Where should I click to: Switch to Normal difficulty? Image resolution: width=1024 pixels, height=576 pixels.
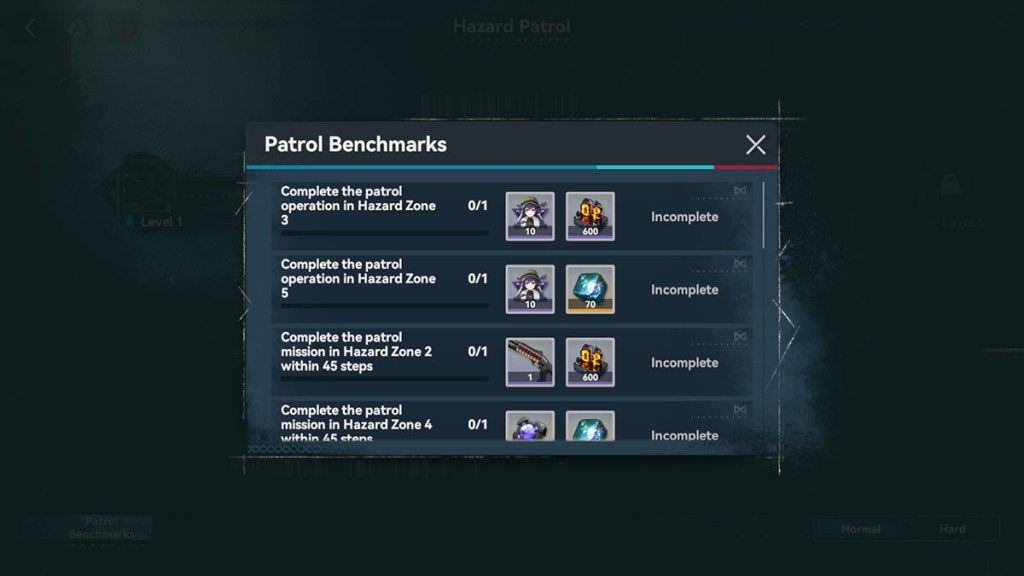click(x=860, y=529)
